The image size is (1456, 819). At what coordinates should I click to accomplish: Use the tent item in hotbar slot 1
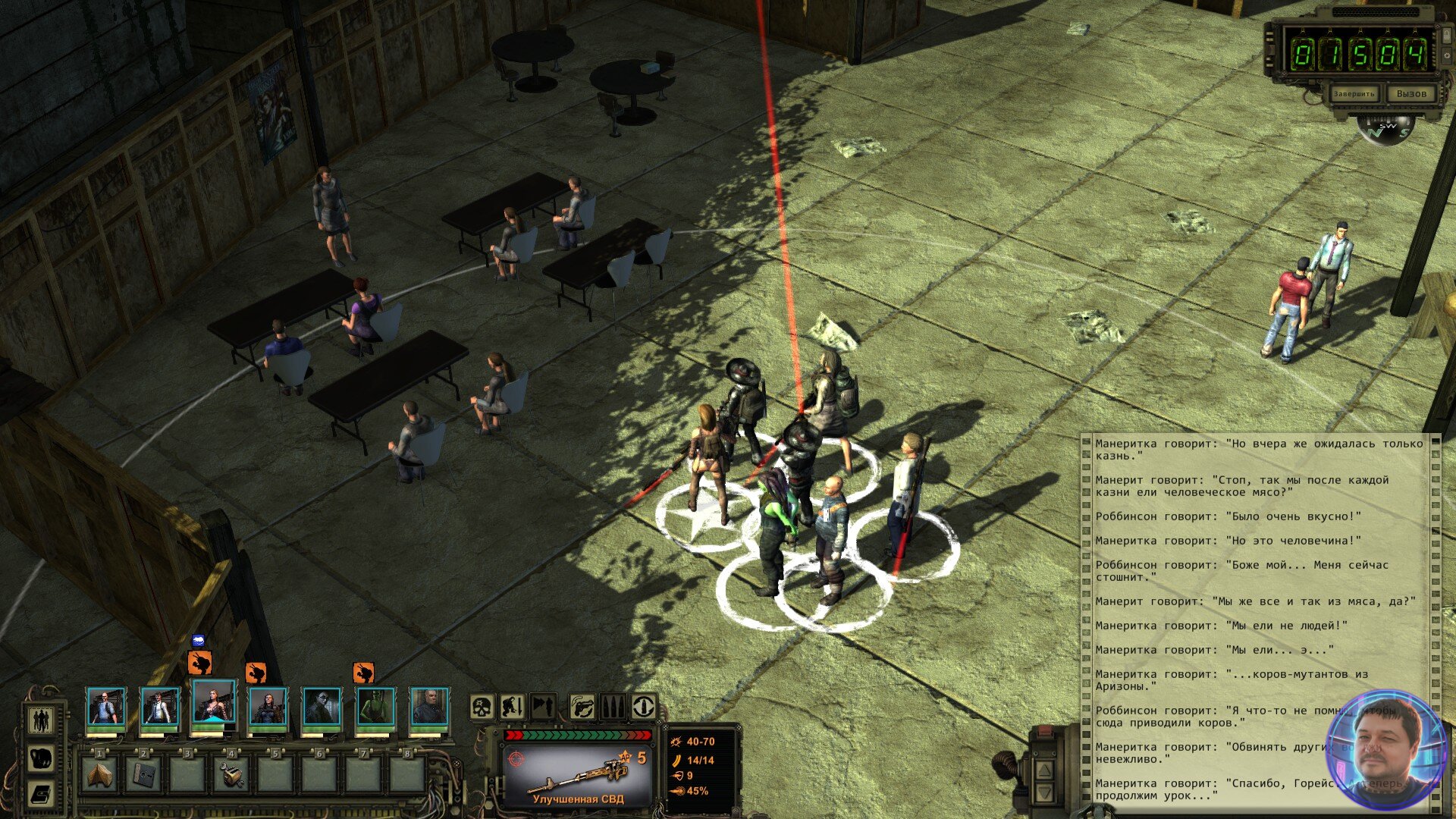pyautogui.click(x=99, y=775)
